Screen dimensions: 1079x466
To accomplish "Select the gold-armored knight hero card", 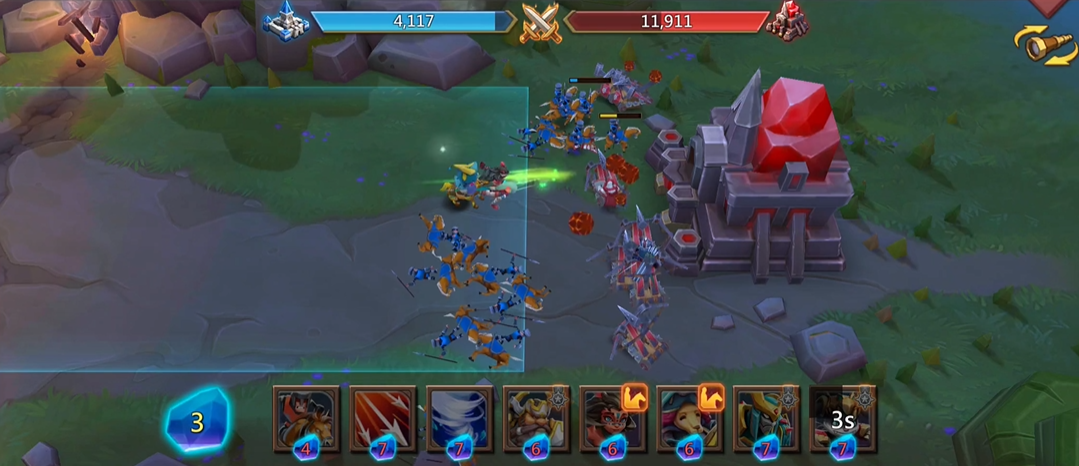I will (766, 419).
